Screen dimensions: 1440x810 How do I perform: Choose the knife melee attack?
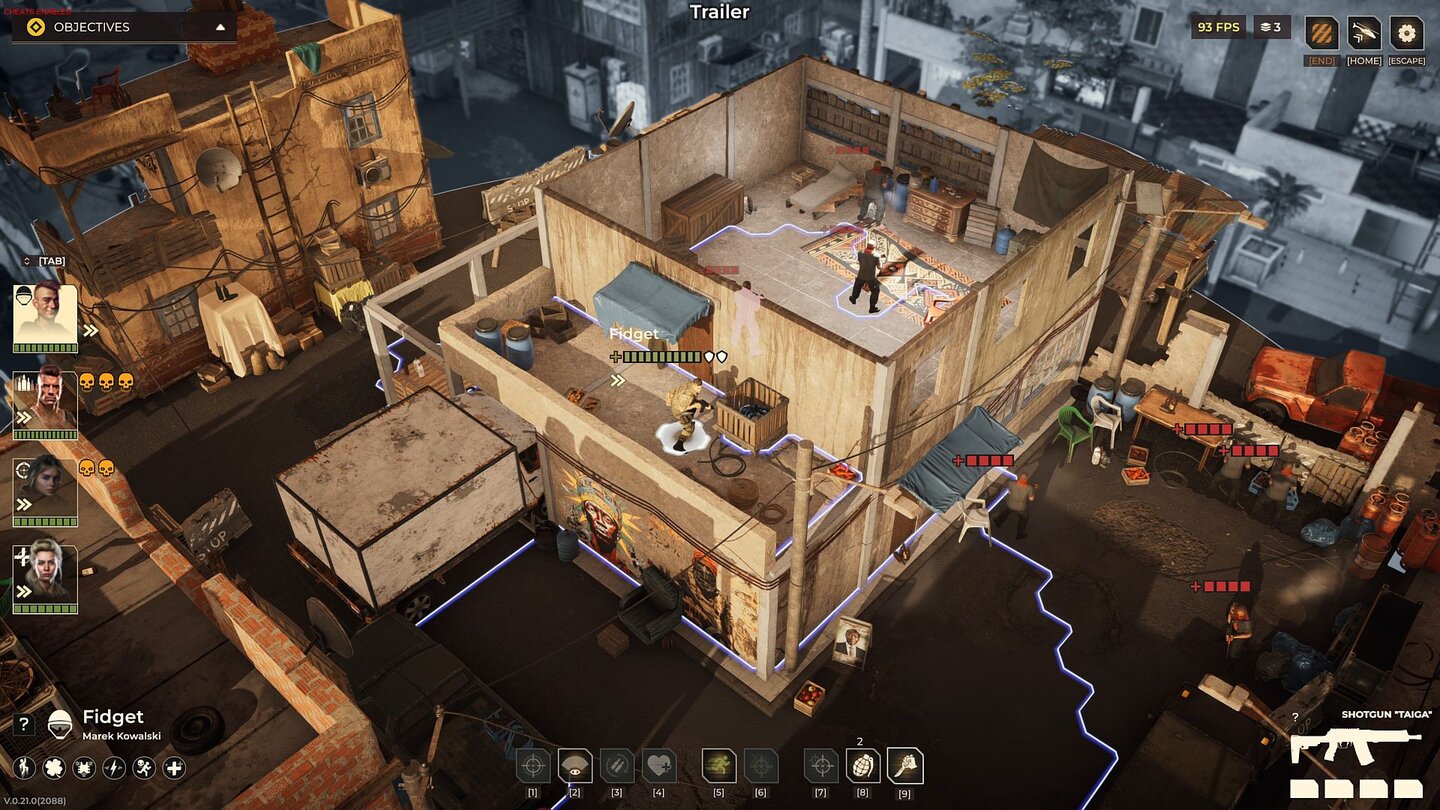pyautogui.click(x=905, y=766)
